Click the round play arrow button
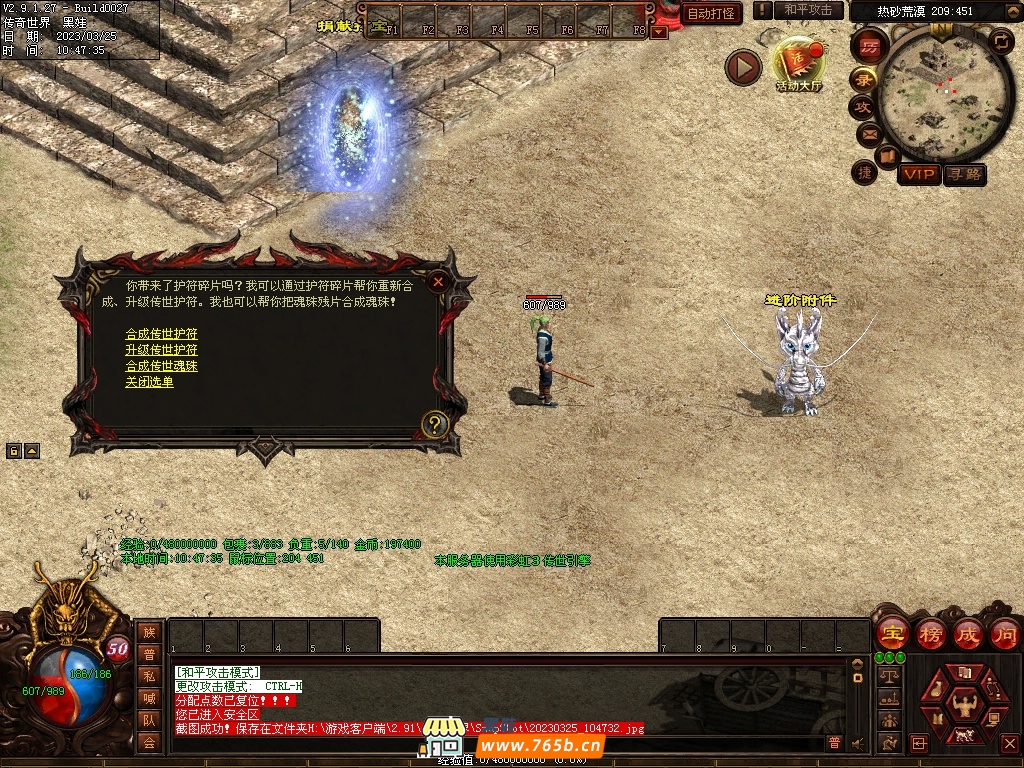Screen dimensions: 1024x768 tap(743, 67)
